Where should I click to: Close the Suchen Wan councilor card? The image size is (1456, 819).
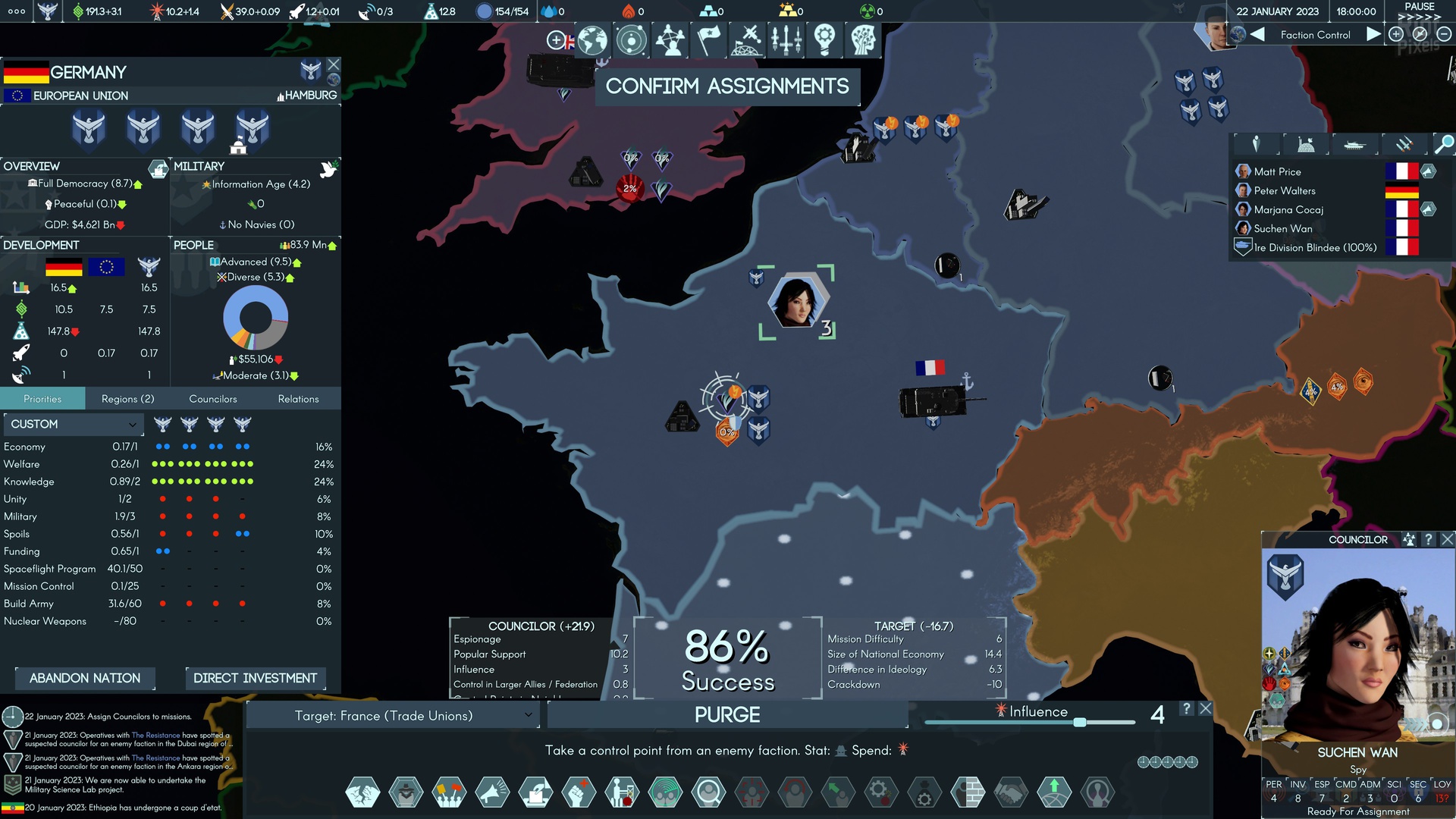pos(1447,539)
